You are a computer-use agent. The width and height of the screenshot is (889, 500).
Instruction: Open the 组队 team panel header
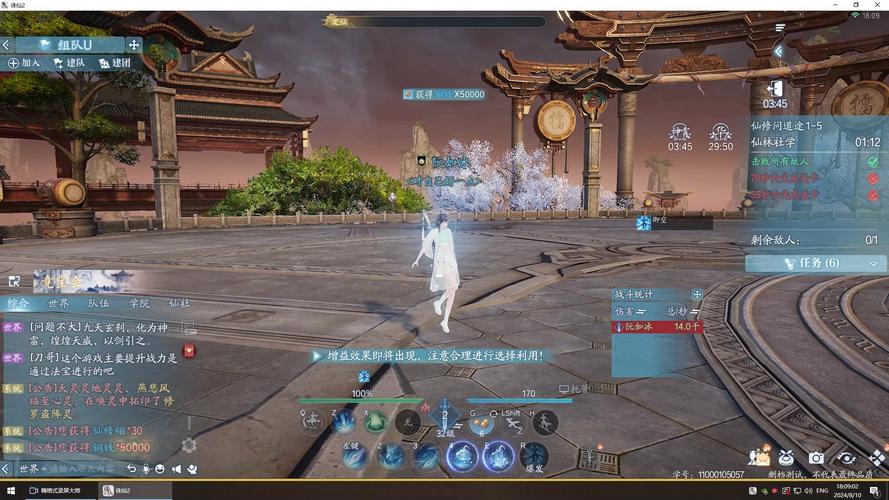click(67, 44)
